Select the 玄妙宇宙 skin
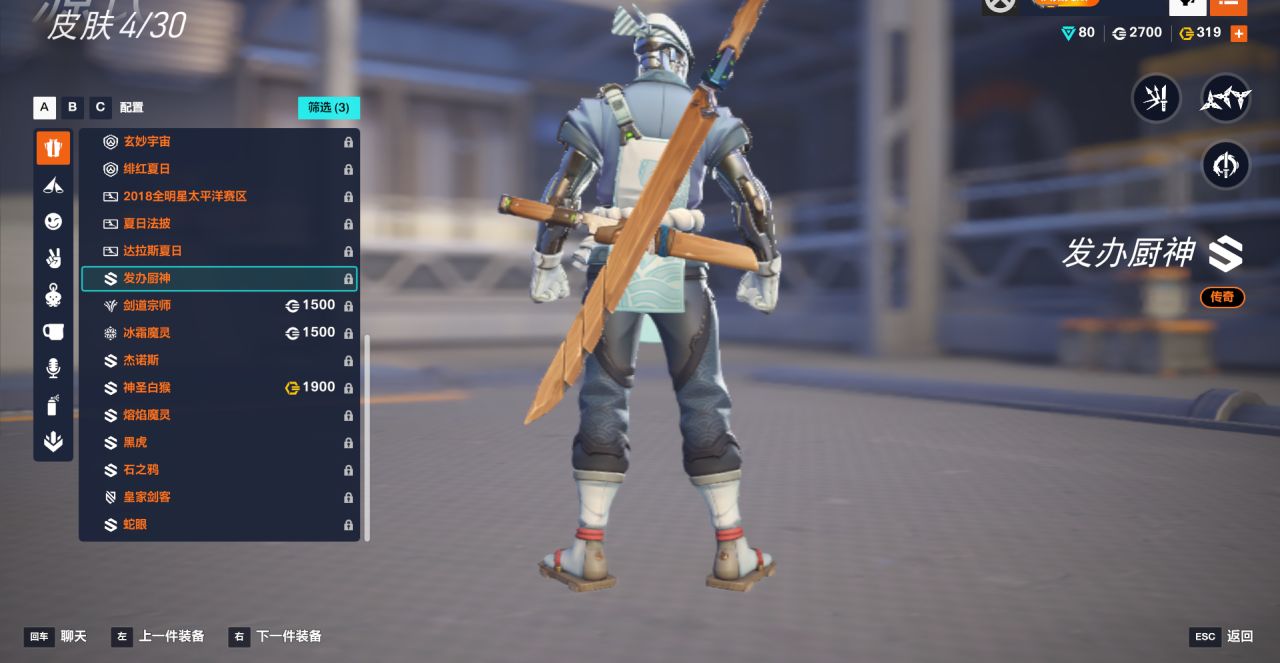The width and height of the screenshot is (1280, 663). (x=218, y=142)
